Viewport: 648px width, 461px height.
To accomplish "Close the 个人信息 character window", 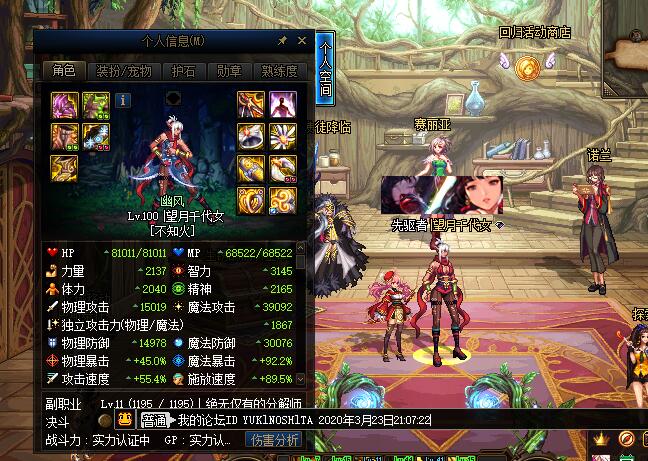I will click(x=299, y=40).
